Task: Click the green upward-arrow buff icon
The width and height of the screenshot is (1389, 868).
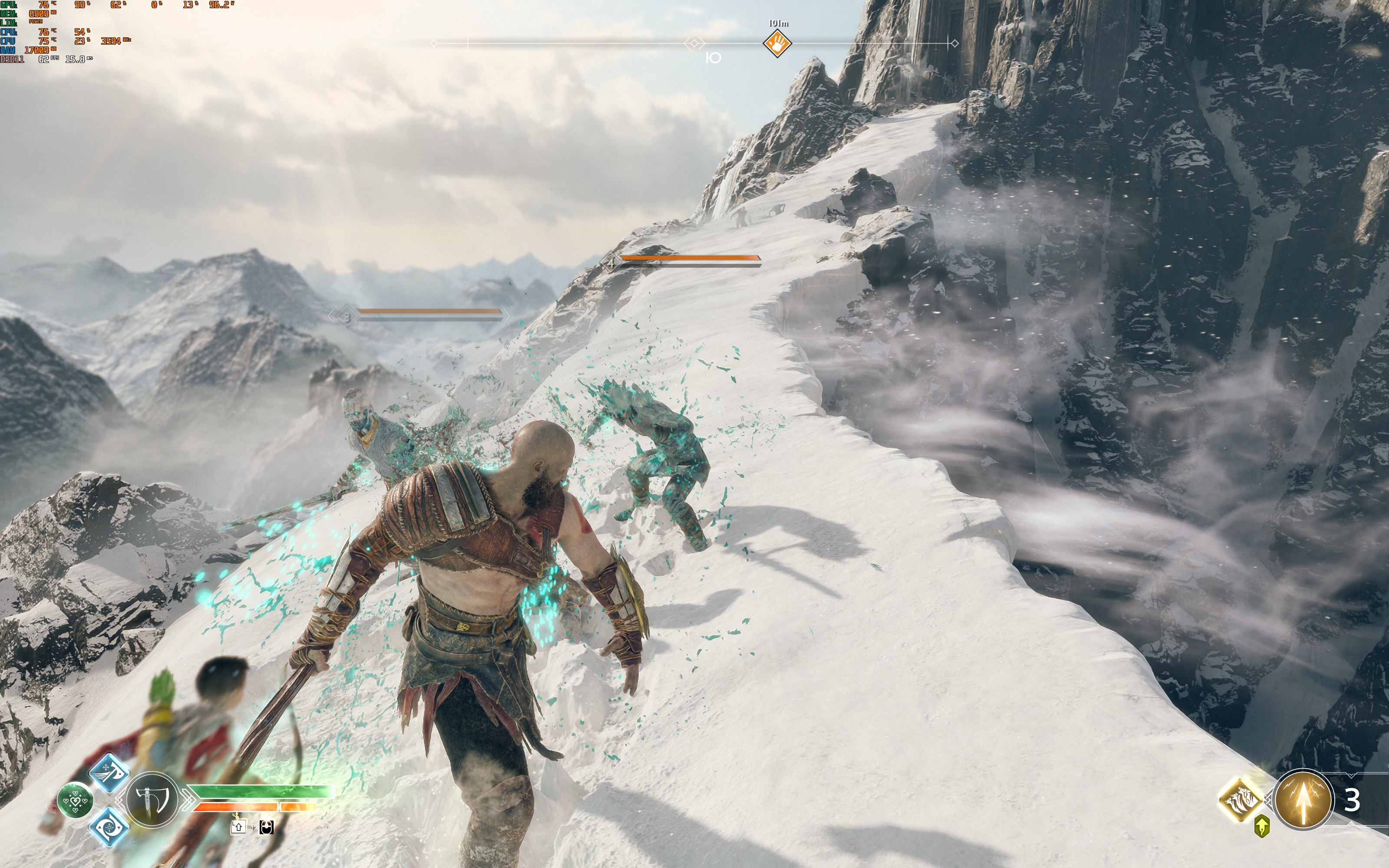Action: click(x=1261, y=826)
